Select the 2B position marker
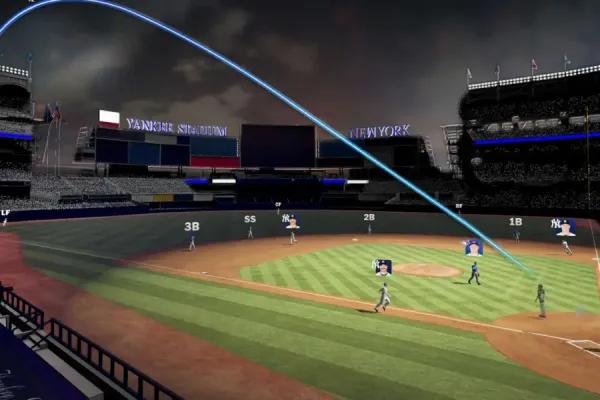The width and height of the screenshot is (600, 400). (369, 217)
